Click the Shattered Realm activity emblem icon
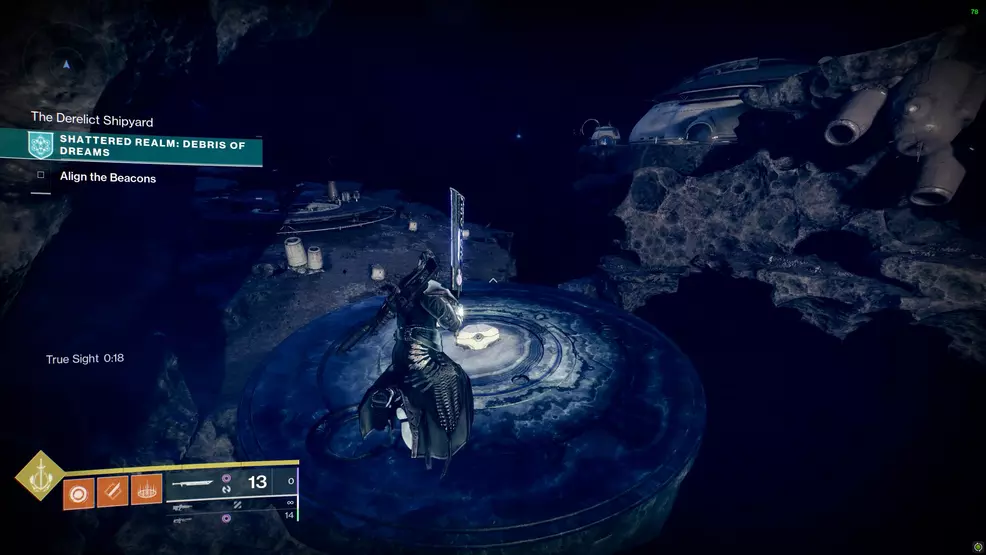Screen dimensions: 986x555 (41, 146)
